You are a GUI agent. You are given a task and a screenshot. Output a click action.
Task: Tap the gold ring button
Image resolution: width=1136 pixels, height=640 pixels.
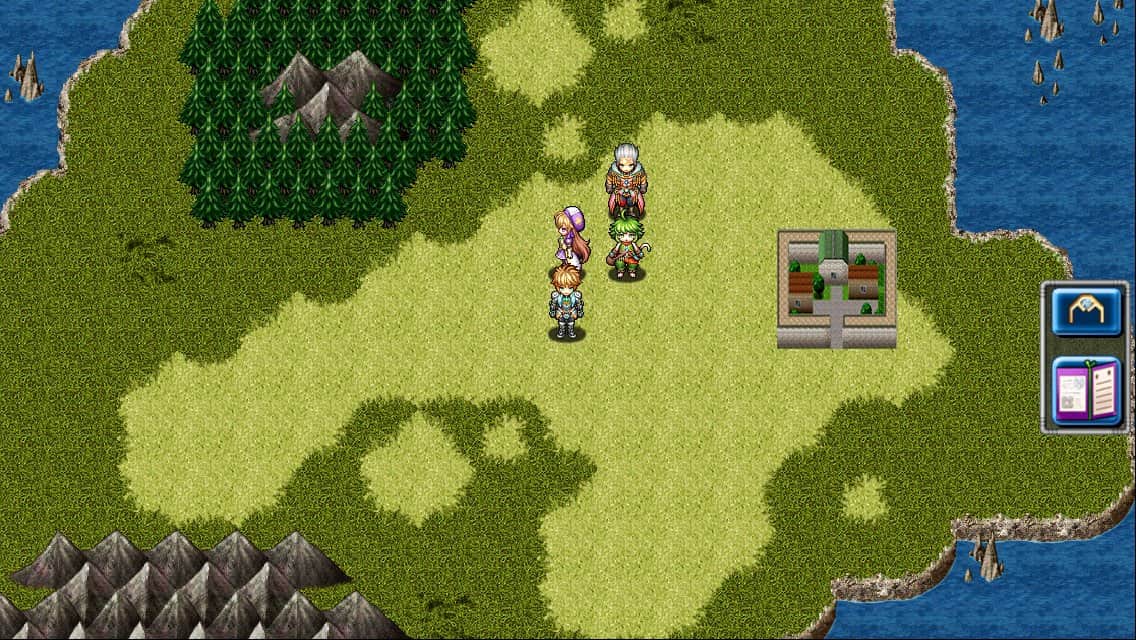pyautogui.click(x=1087, y=312)
